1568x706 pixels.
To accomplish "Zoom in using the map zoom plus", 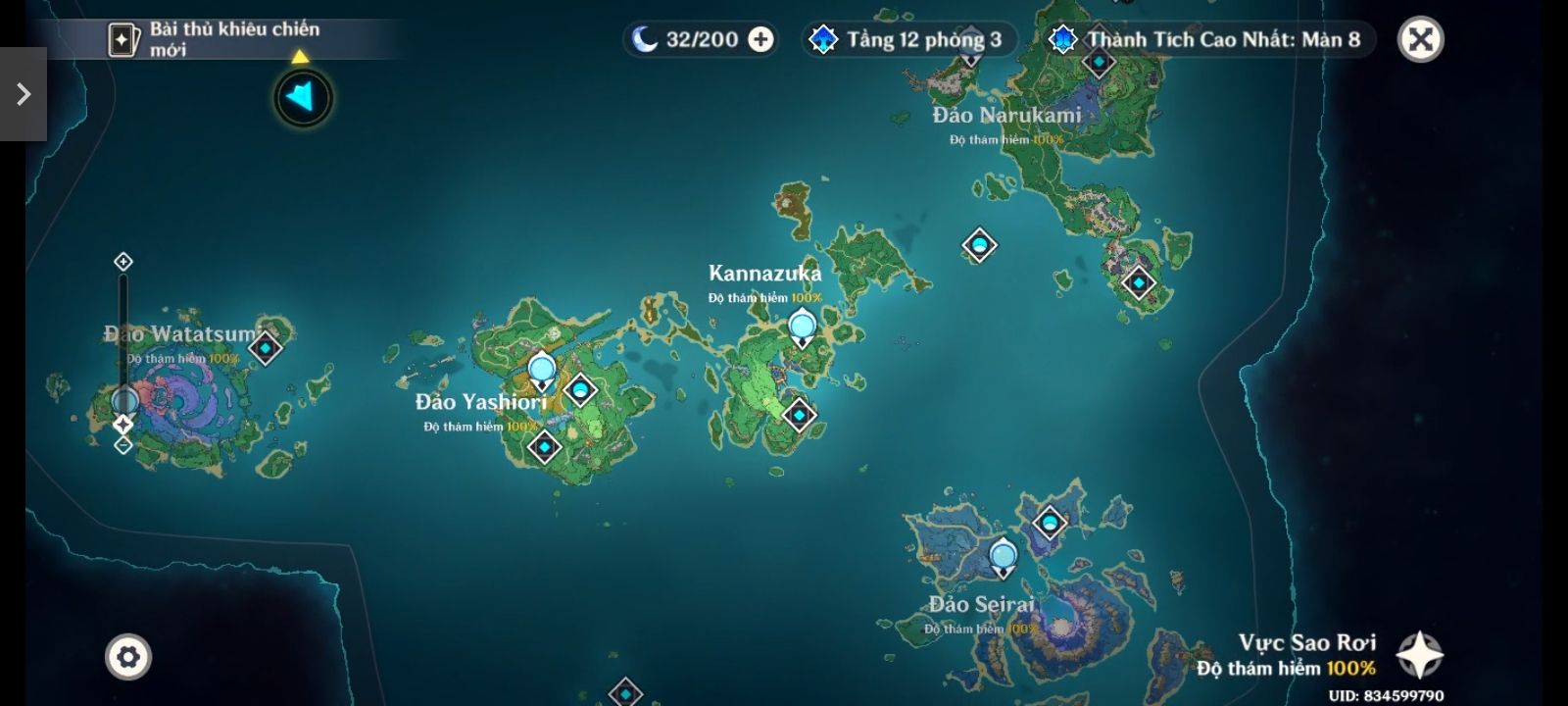I will point(122,261).
